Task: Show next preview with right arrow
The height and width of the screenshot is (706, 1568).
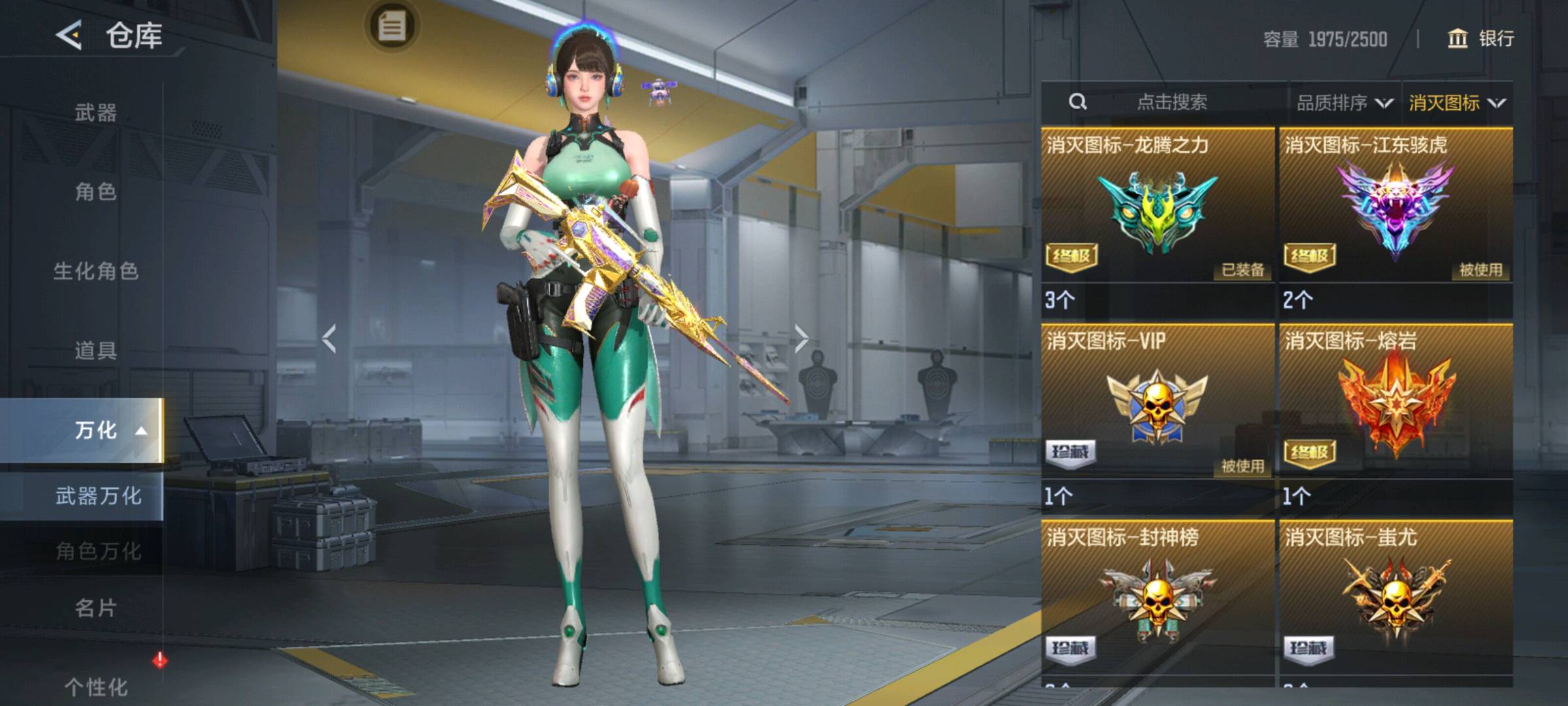Action: point(801,339)
